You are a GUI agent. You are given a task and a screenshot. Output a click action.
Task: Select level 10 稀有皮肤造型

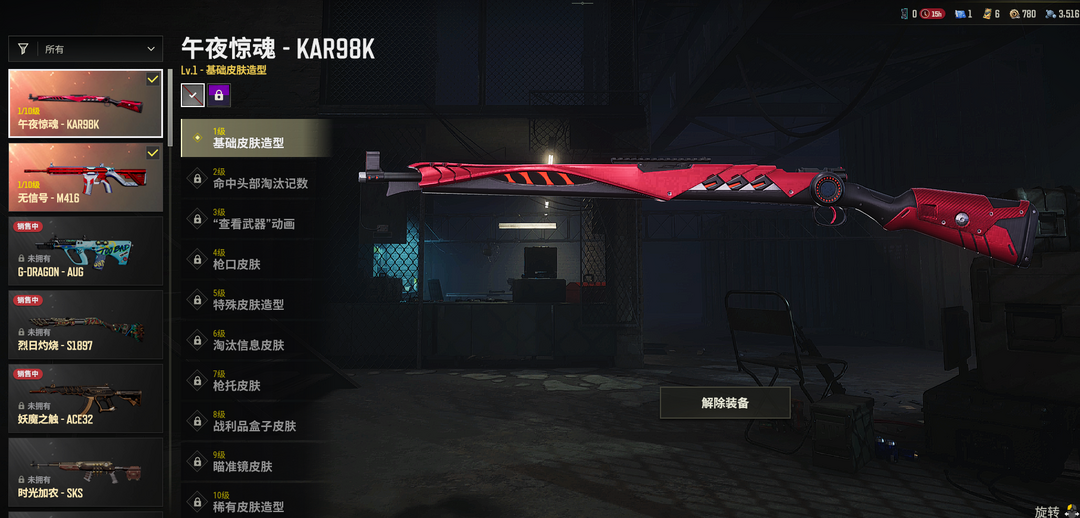pos(256,502)
